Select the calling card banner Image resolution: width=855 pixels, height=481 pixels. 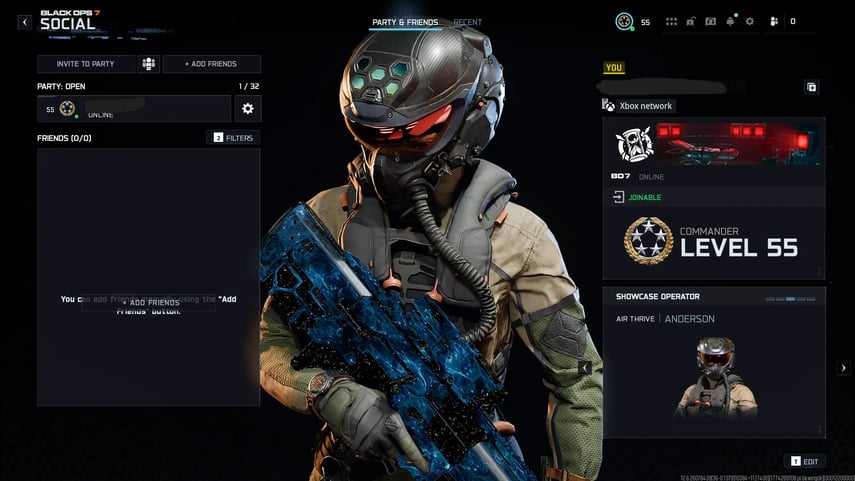point(713,144)
